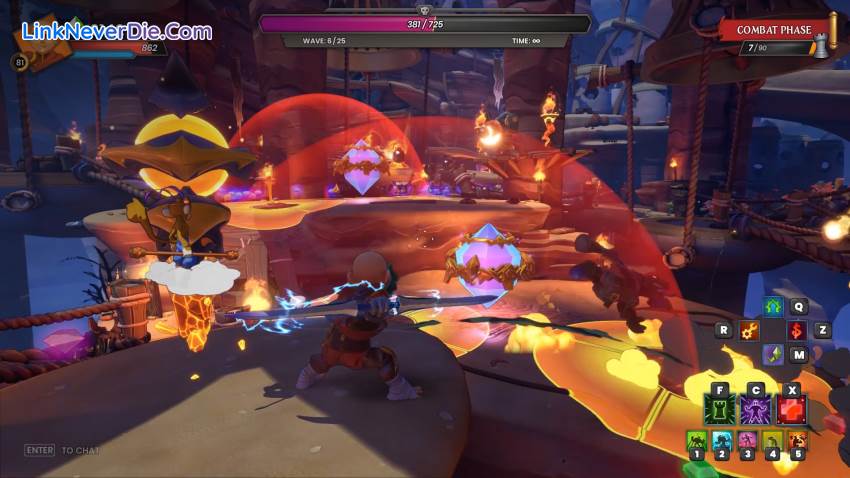The height and width of the screenshot is (478, 850).
Task: Pick the yellow-green slot numbered 4
Action: (x=771, y=441)
